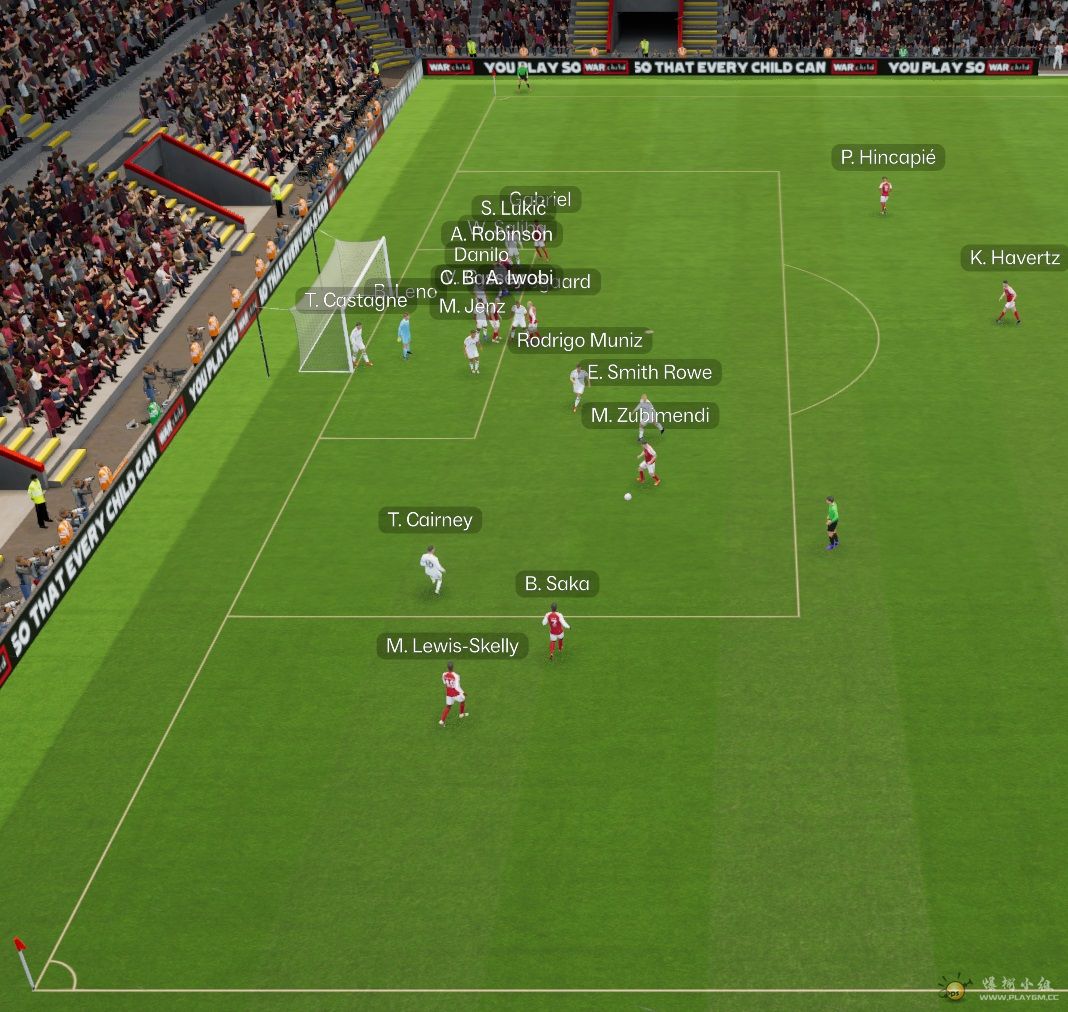Choose the A. Robinson player label
This screenshot has height=1012, width=1068.
[x=501, y=235]
